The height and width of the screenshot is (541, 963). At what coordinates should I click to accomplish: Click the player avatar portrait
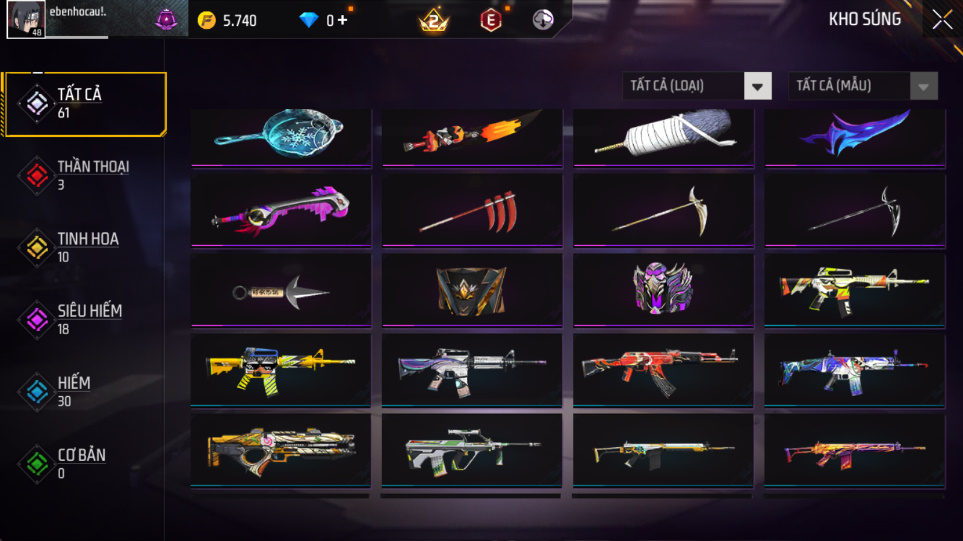pyautogui.click(x=25, y=19)
